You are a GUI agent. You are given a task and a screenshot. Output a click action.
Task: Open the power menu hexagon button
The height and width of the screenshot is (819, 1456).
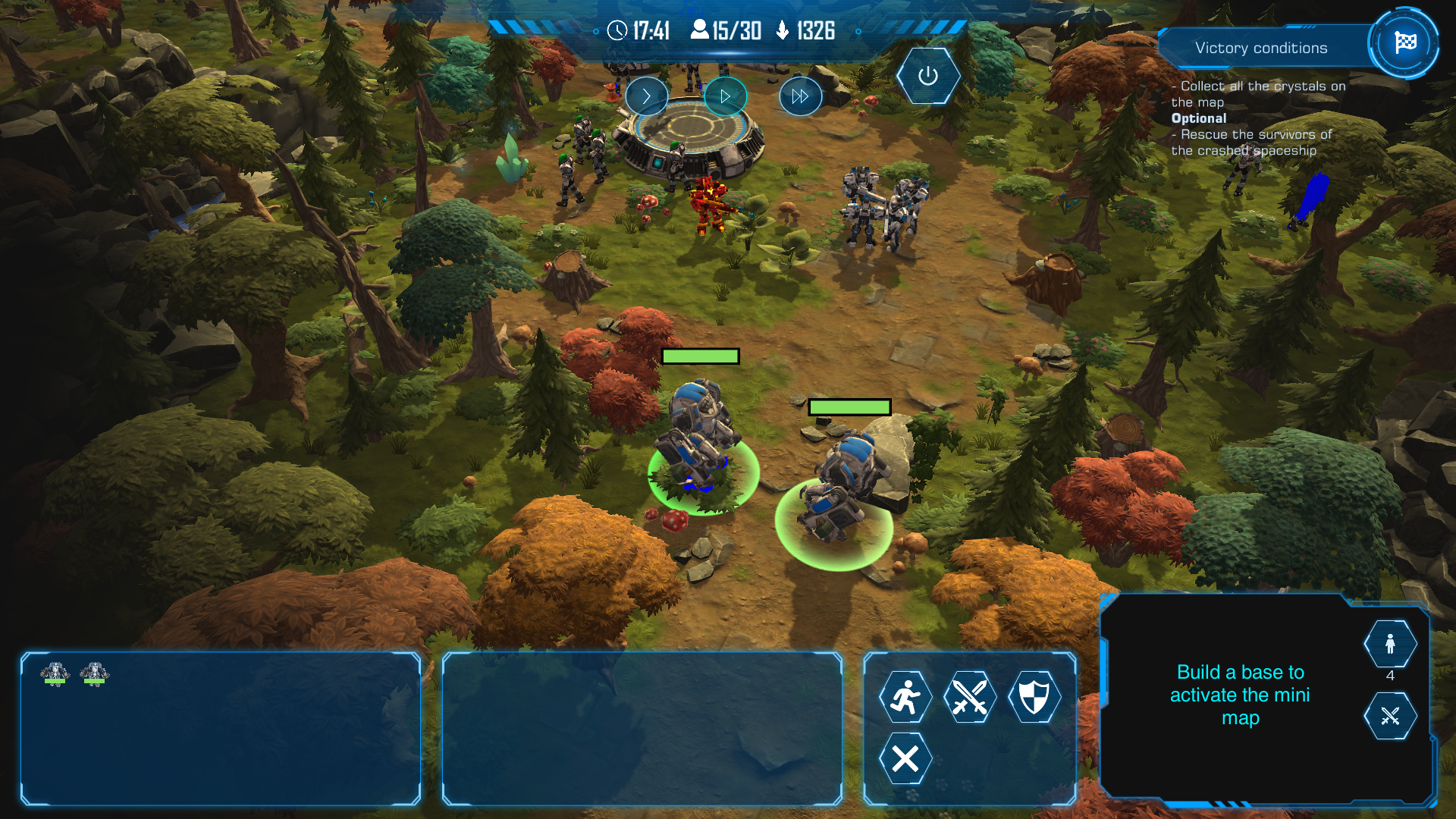(x=927, y=76)
